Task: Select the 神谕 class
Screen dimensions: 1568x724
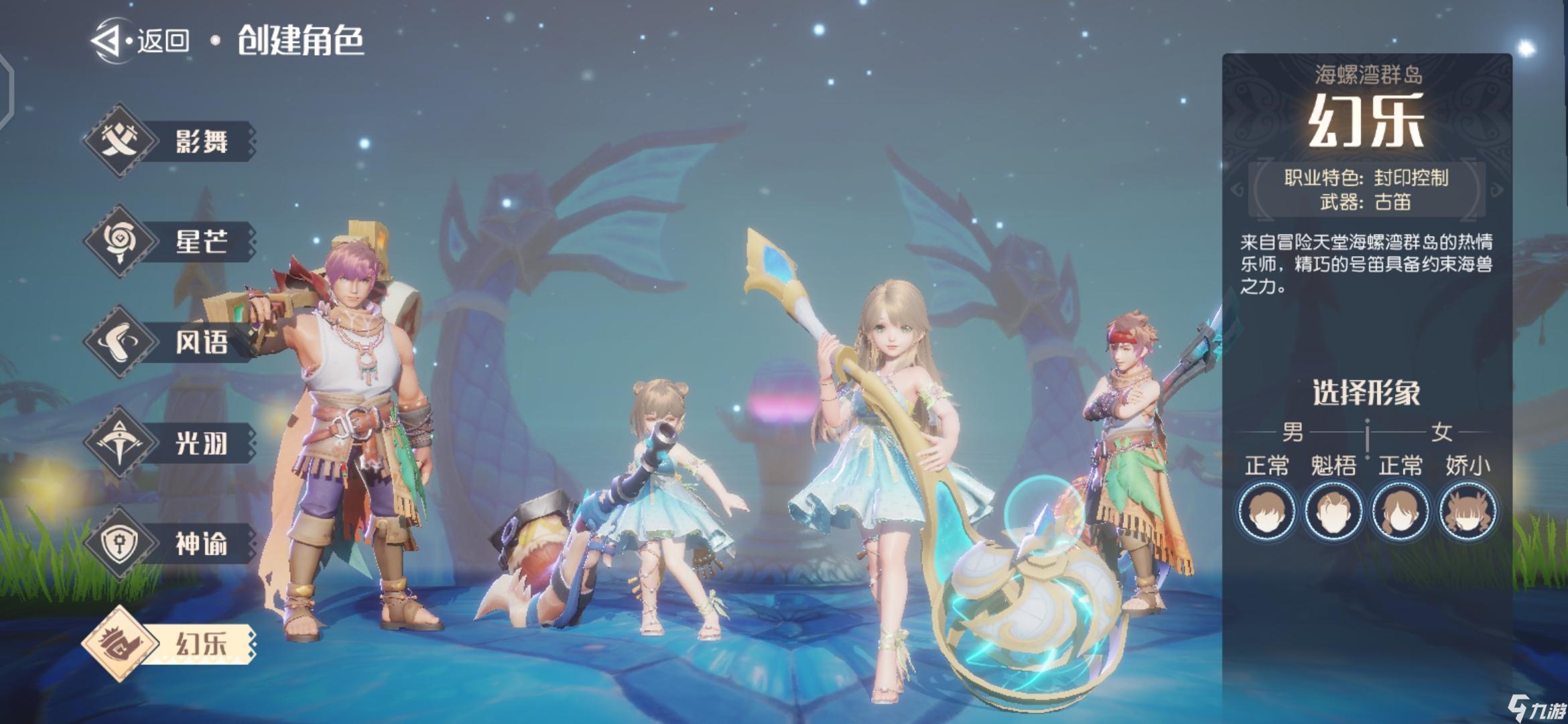Action: [171, 543]
